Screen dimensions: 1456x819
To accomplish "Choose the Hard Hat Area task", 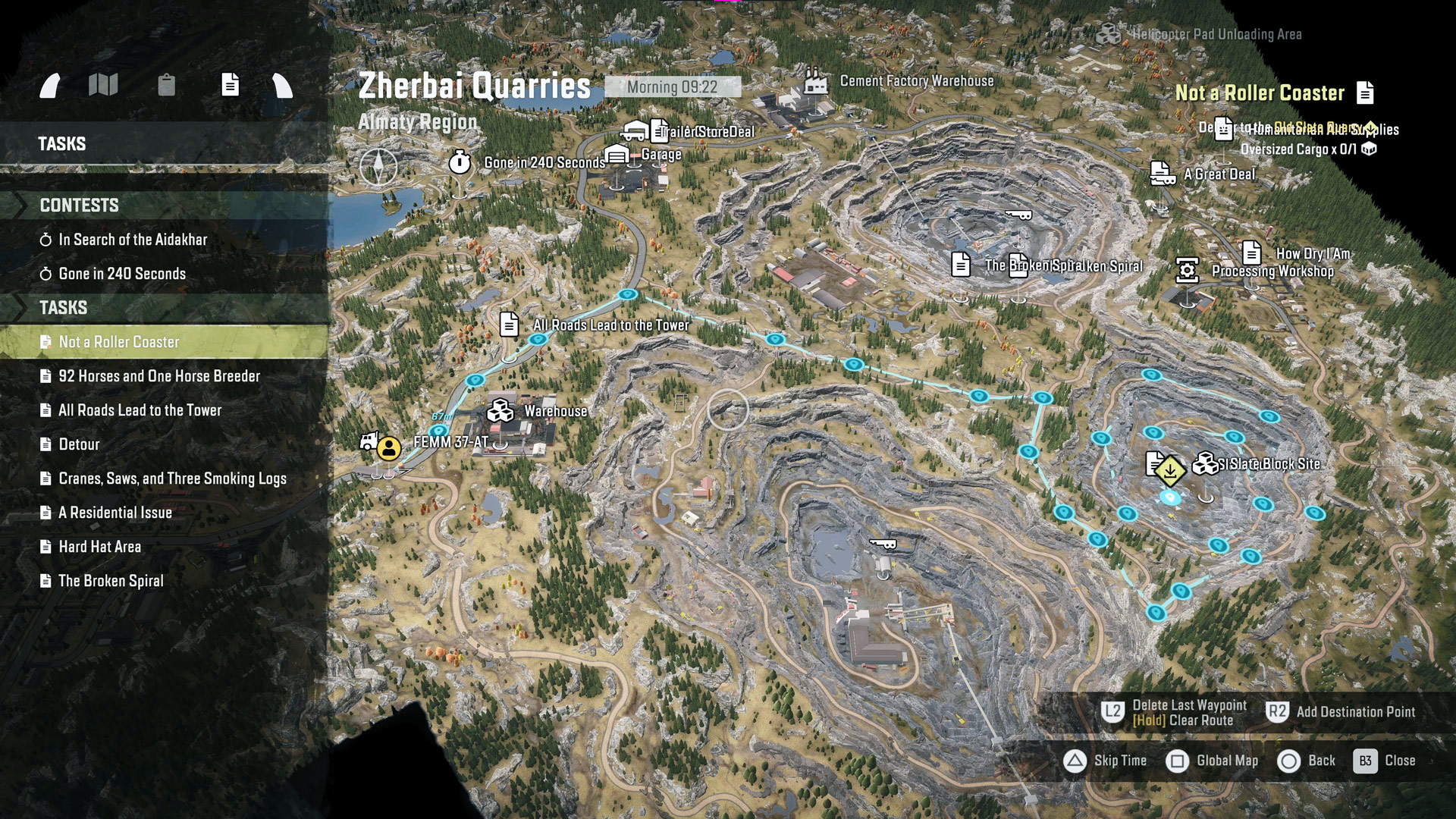I will click(99, 547).
